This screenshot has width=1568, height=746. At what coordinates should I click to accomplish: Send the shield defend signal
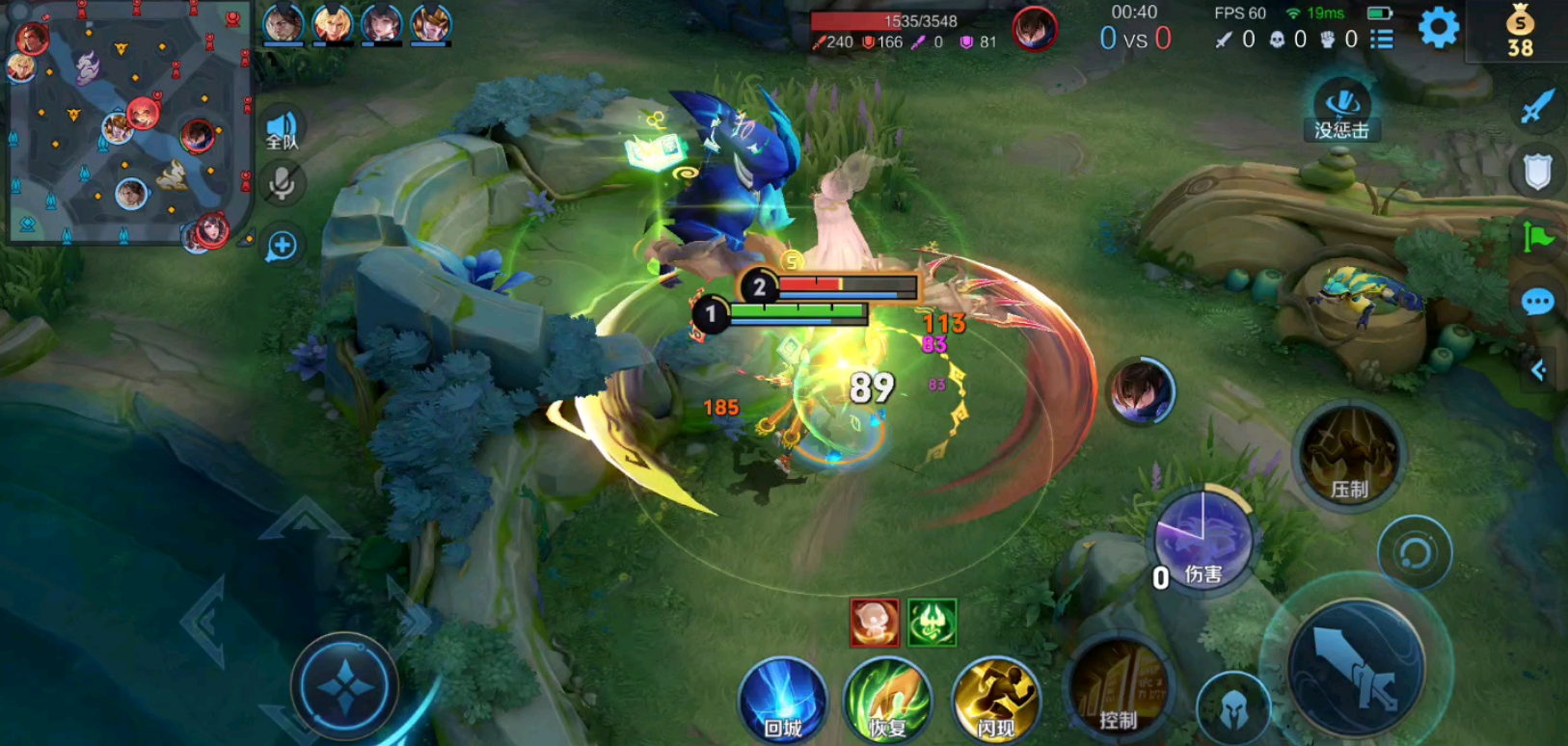point(1537,173)
